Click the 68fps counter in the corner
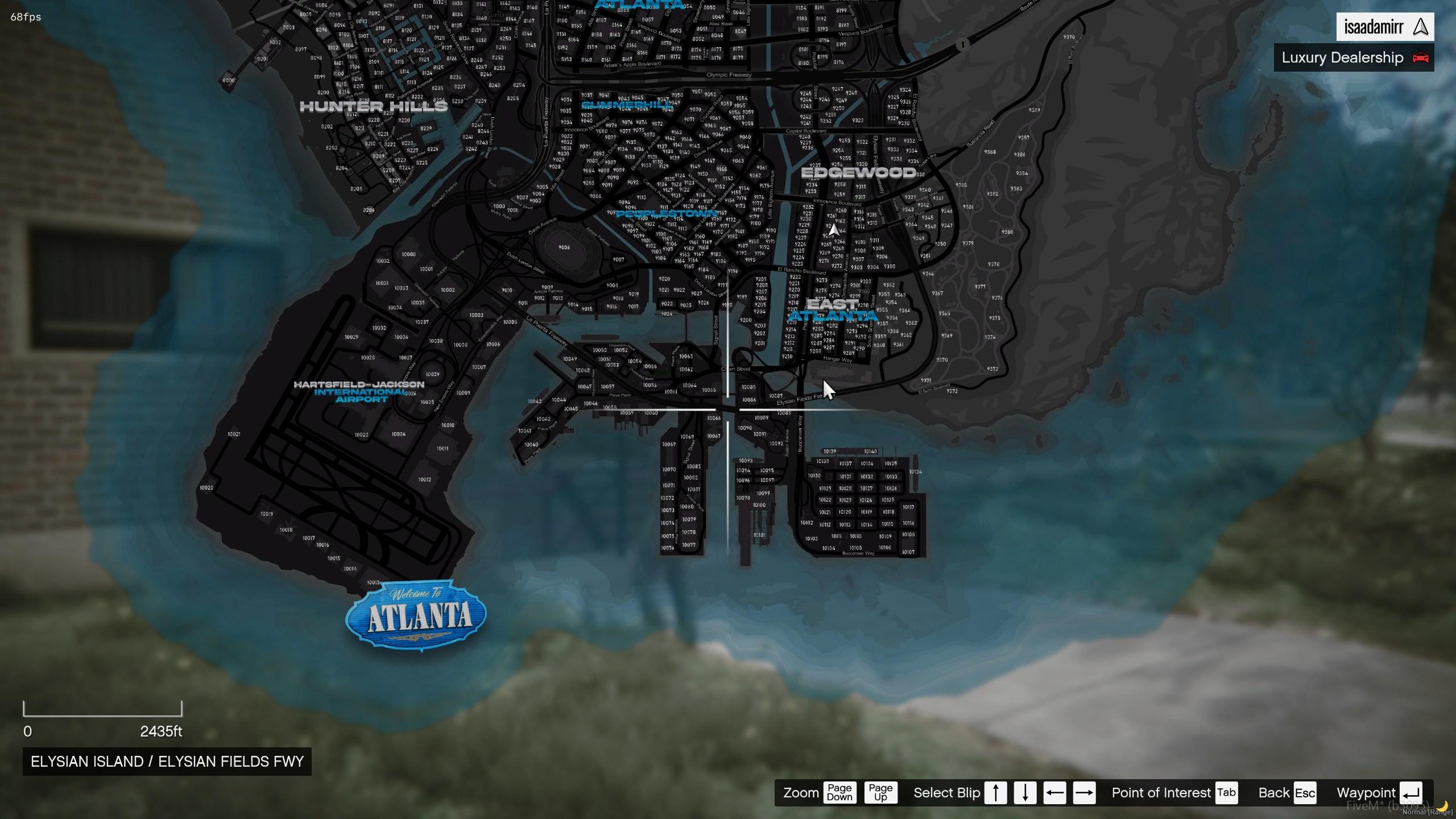This screenshot has height=819, width=1456. (25, 17)
